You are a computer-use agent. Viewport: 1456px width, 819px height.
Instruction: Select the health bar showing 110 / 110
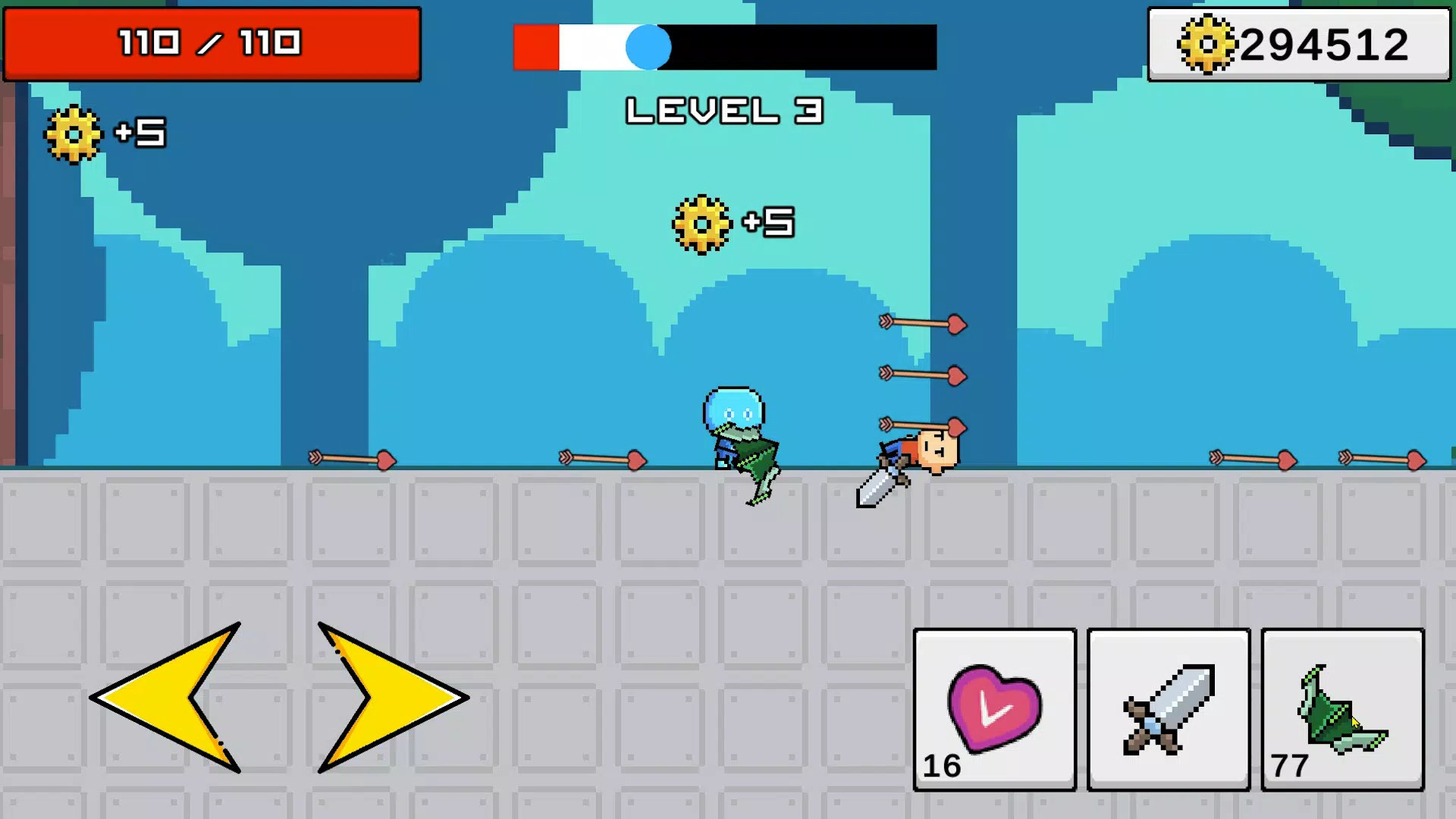coord(212,43)
